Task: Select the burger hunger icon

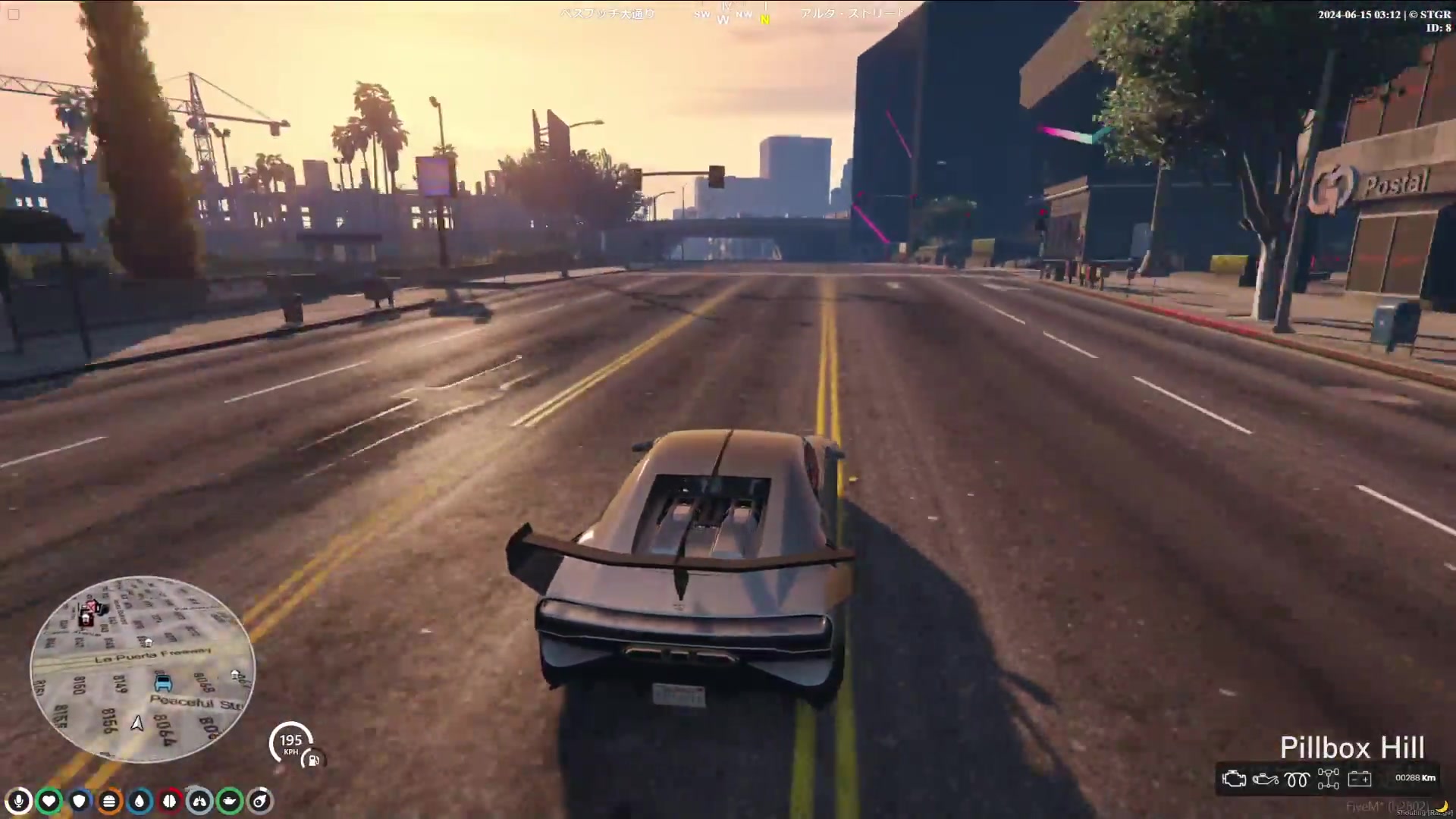Action: pos(109,801)
